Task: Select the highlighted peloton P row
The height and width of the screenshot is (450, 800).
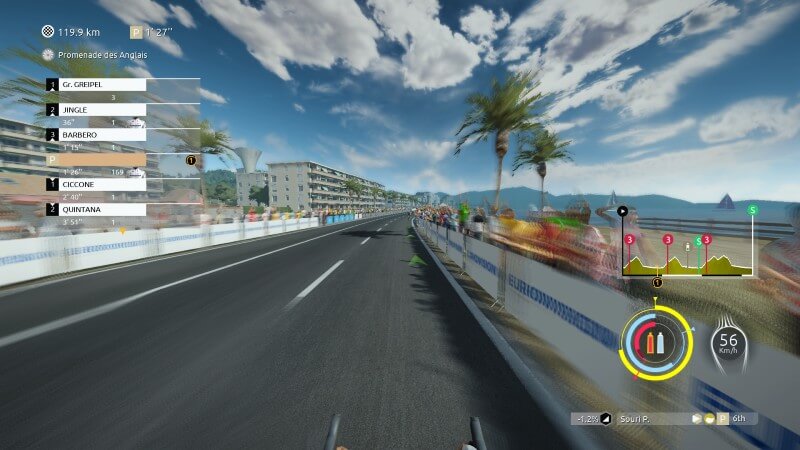Action: [102, 160]
